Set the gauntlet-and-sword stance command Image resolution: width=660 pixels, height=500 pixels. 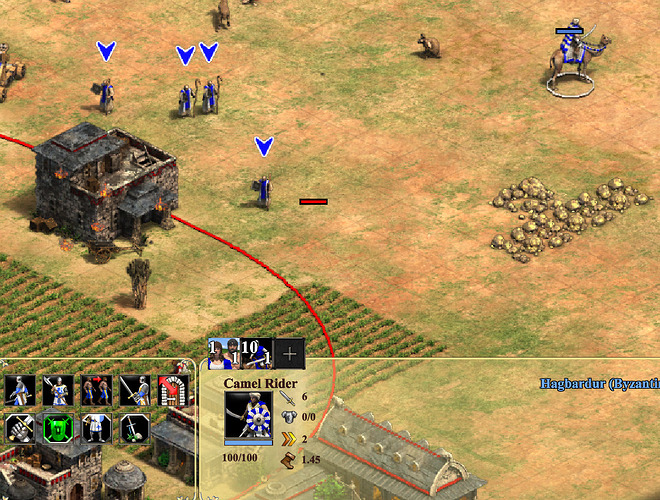point(20,428)
